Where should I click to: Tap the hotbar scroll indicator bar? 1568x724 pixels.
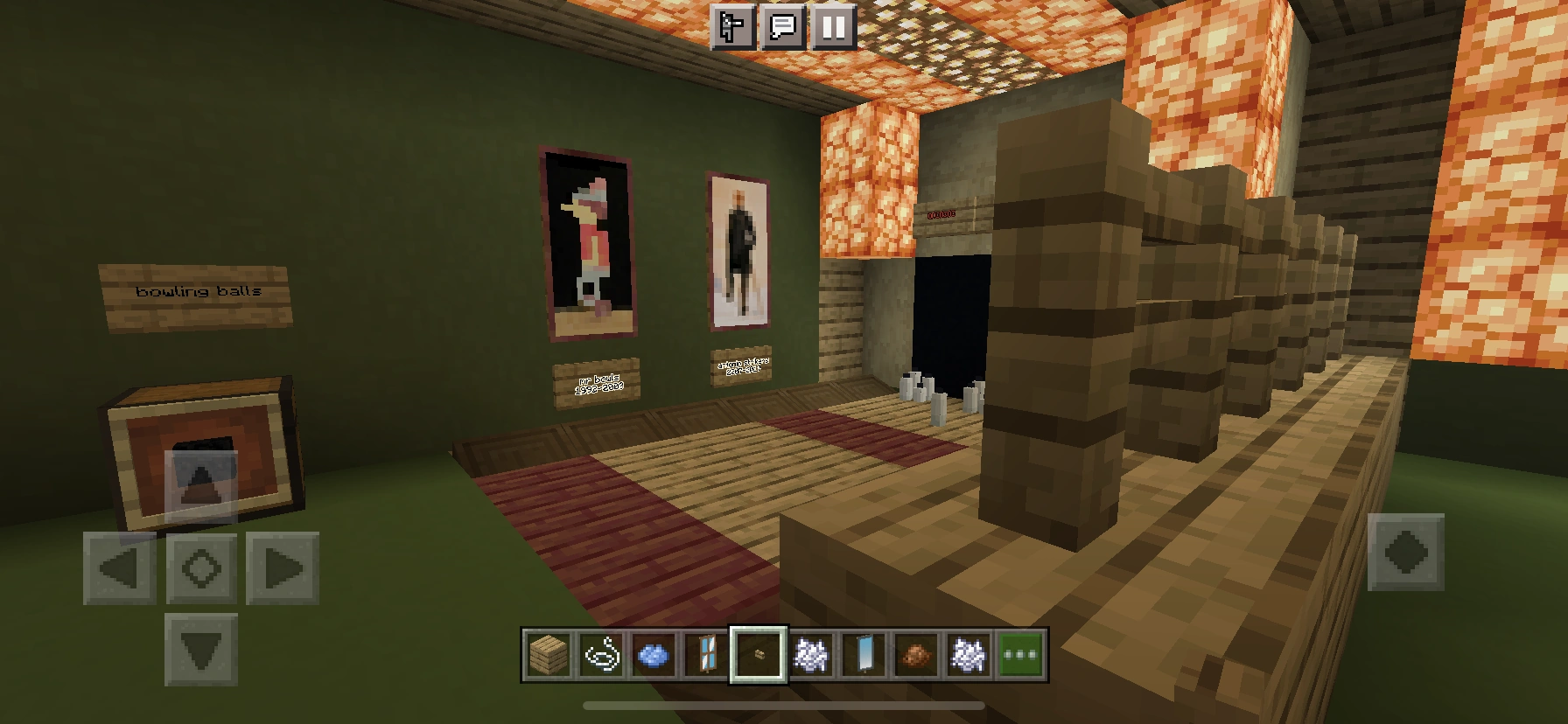tap(783, 704)
